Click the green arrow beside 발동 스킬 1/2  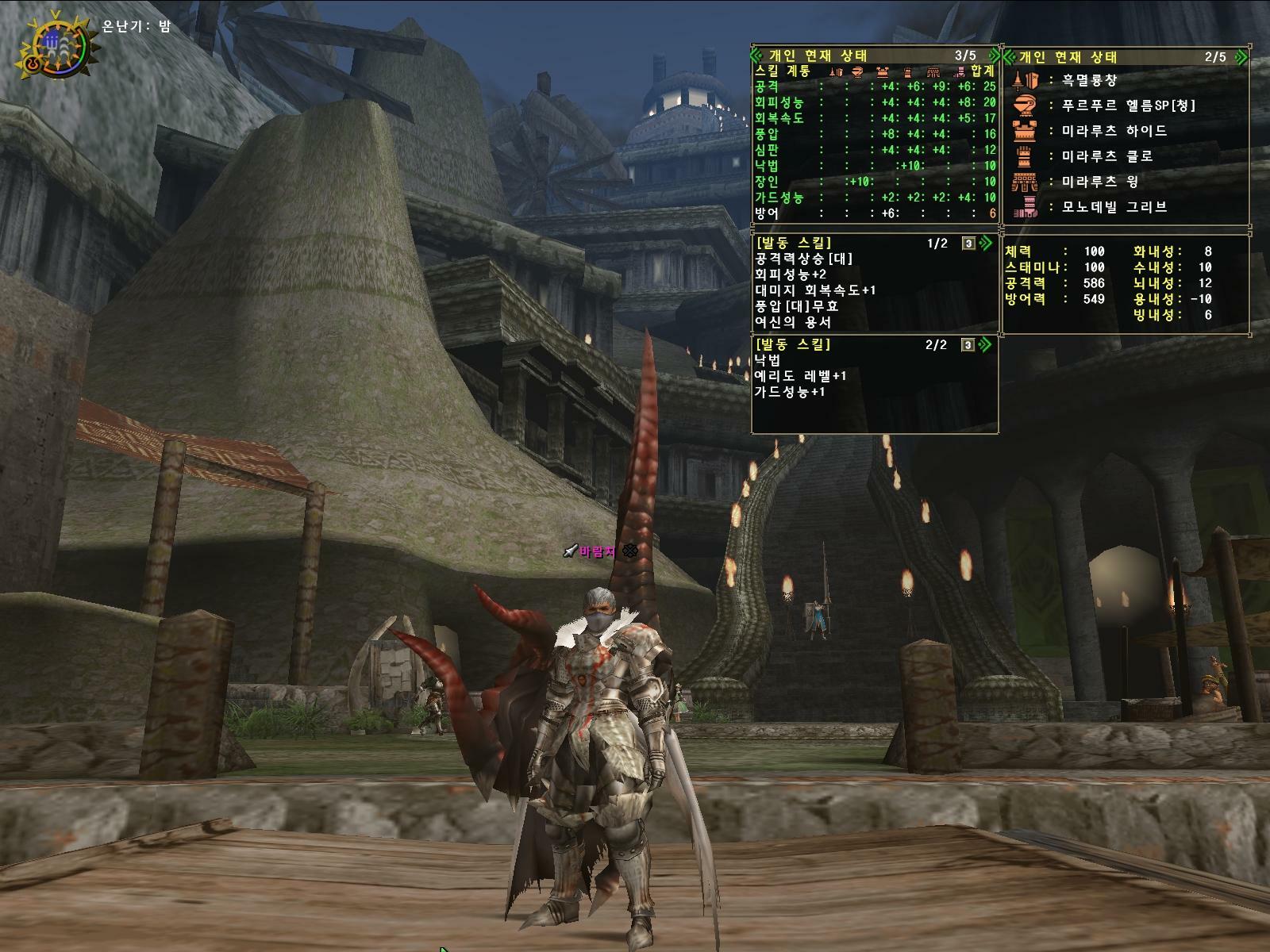(986, 243)
